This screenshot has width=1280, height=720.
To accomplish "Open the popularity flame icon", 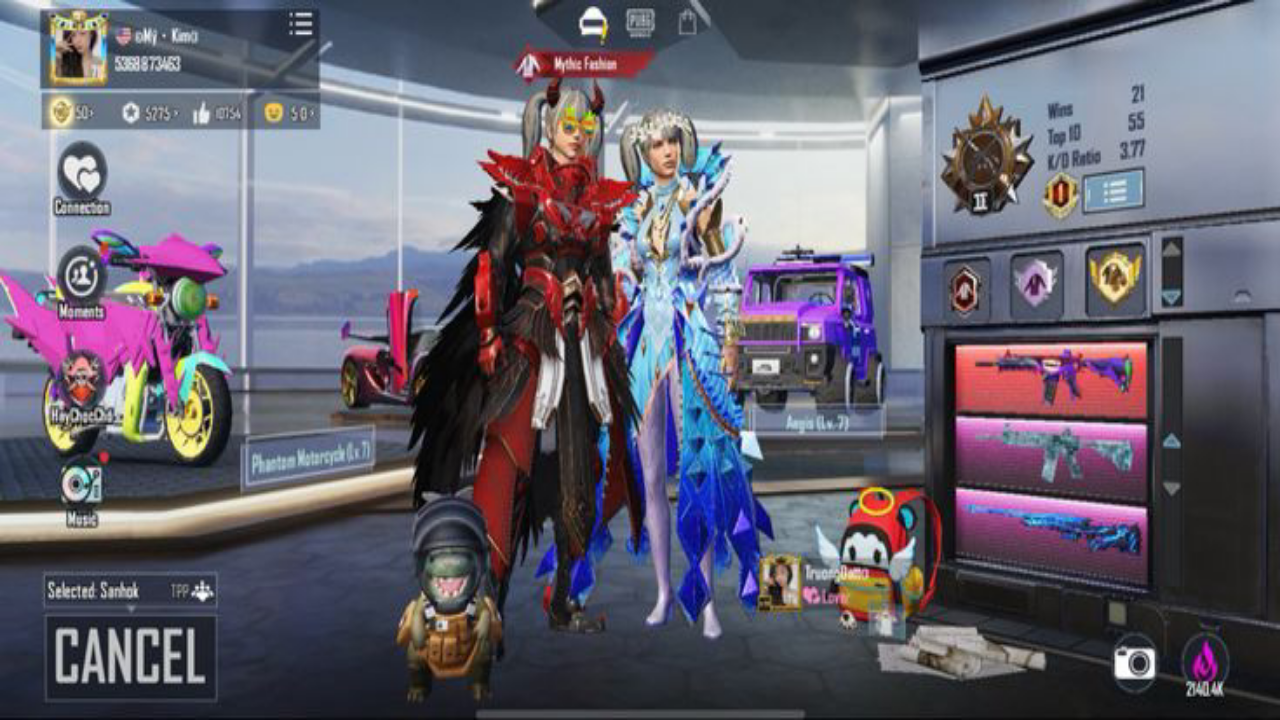I will 1204,661.
